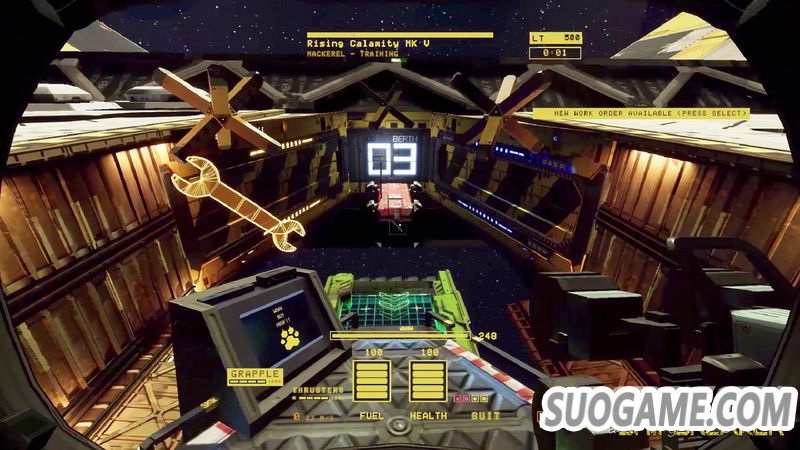800x450 pixels.
Task: Open the new work order notification
Action: pyautogui.click(x=640, y=114)
